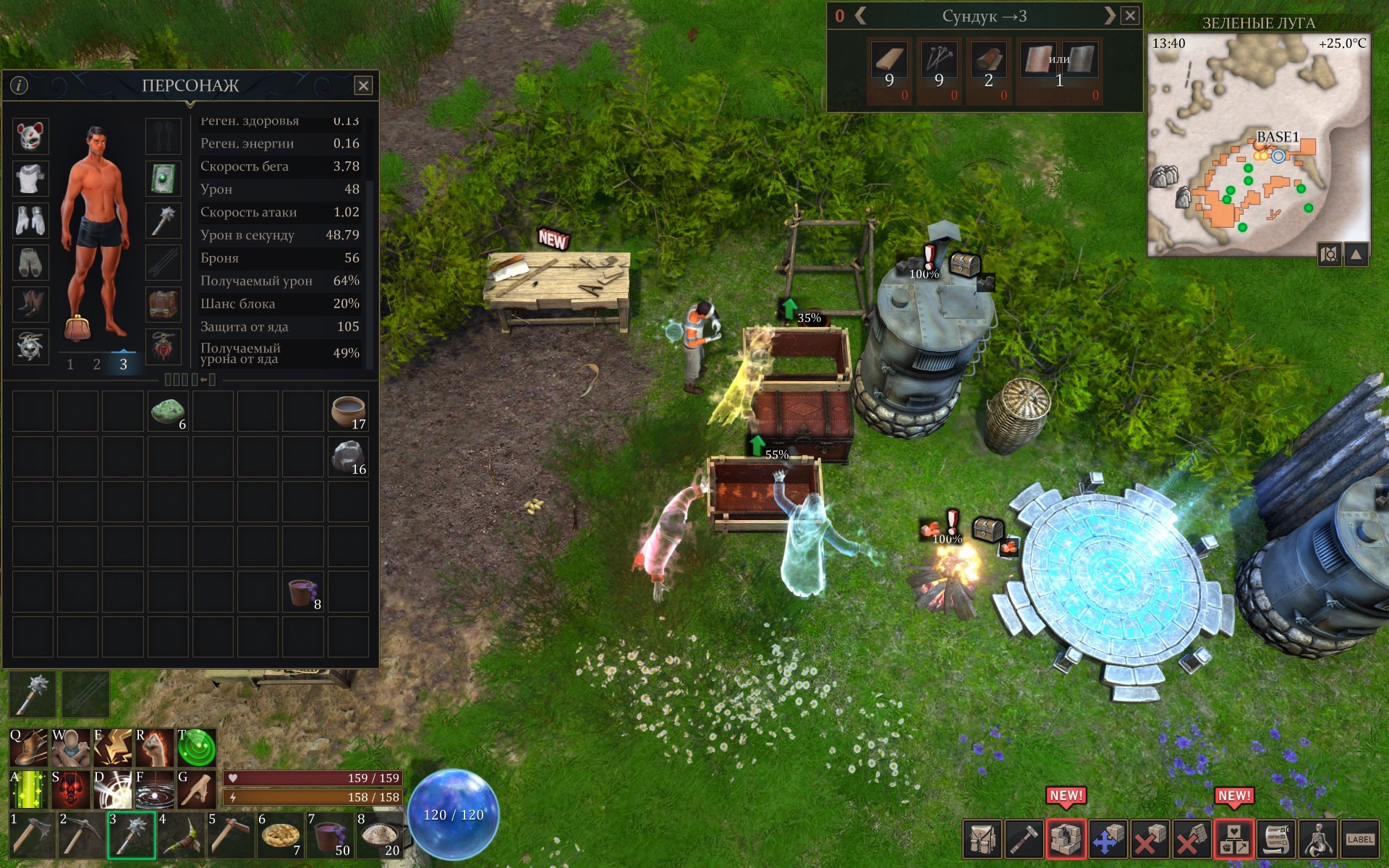Collapse the minimap with the arrow button

tap(1356, 254)
